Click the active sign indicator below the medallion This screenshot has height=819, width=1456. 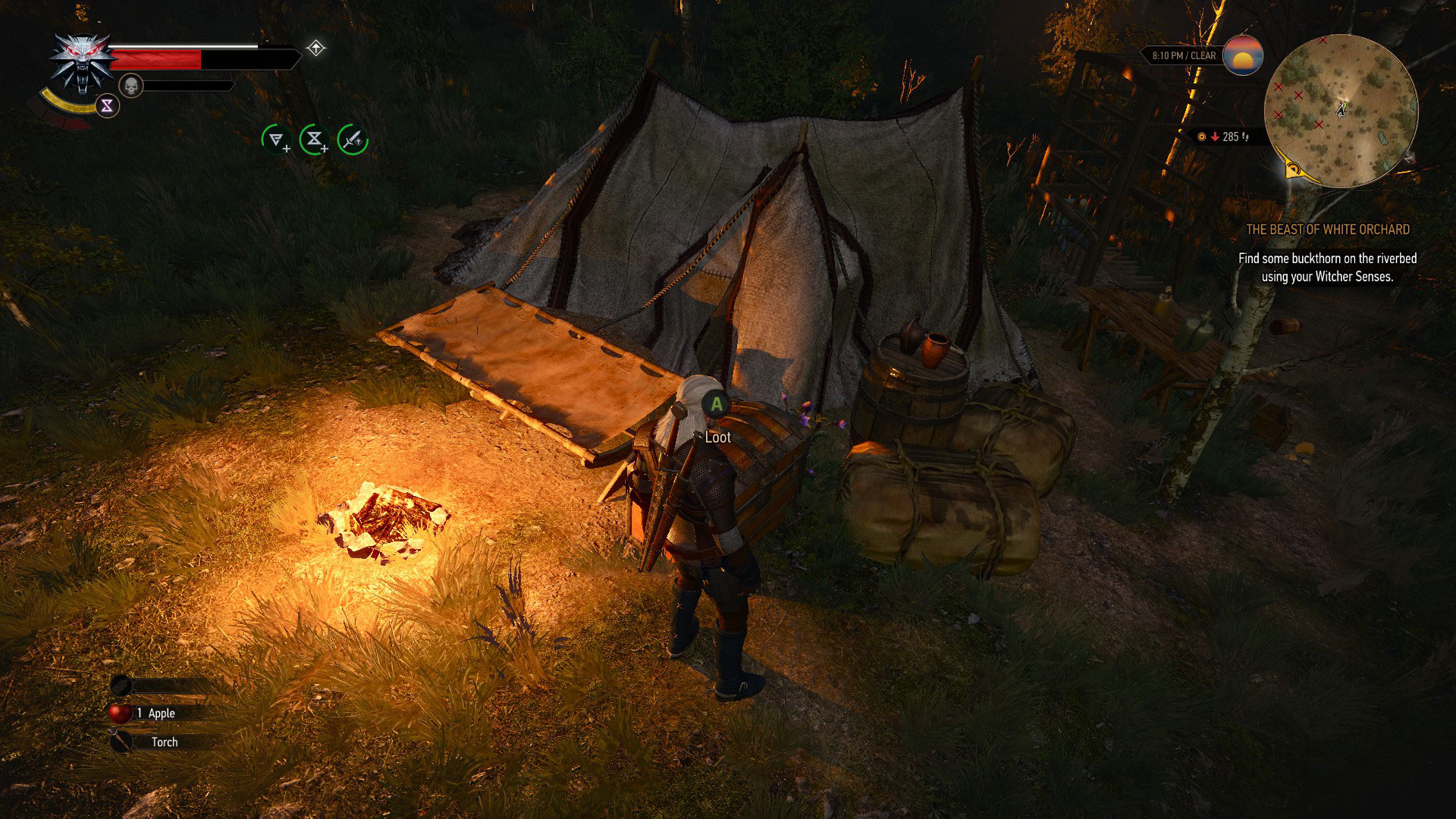tap(106, 106)
